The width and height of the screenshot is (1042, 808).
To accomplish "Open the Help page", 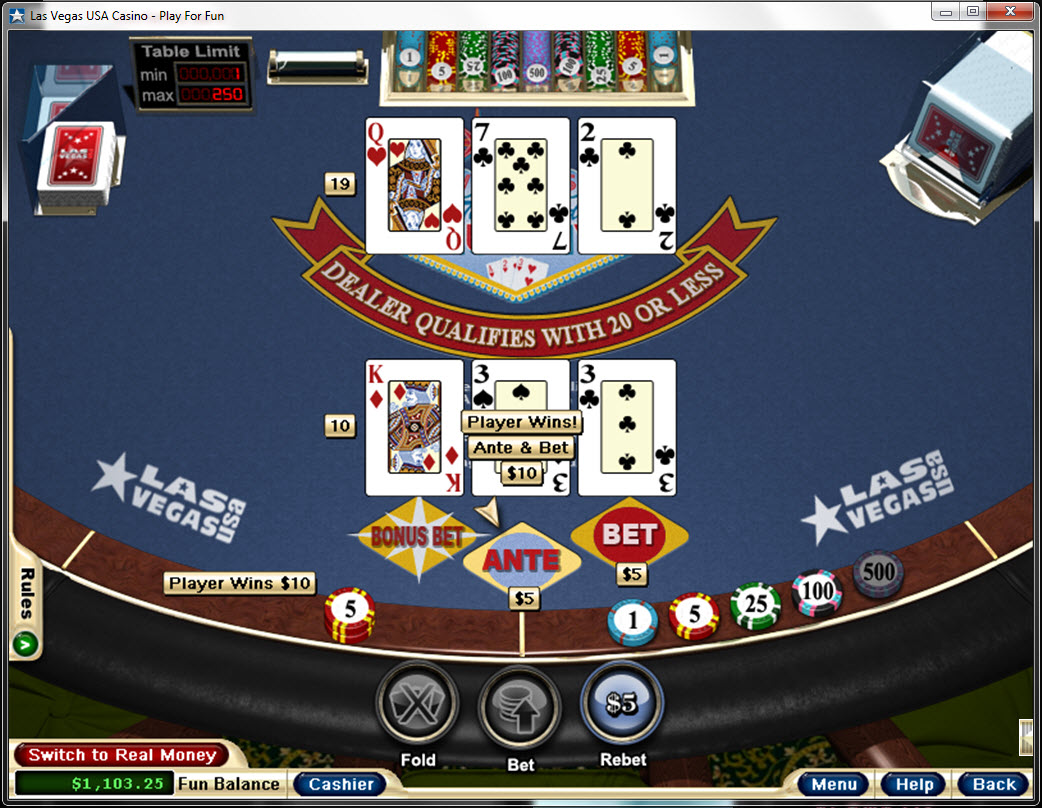I will [914, 784].
